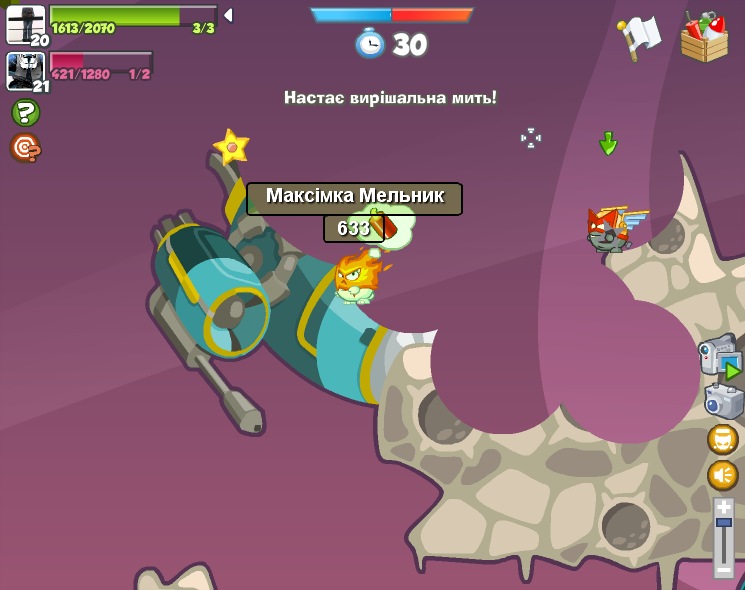
Task: Take a screenshot with the camera icon
Action: coord(723,401)
